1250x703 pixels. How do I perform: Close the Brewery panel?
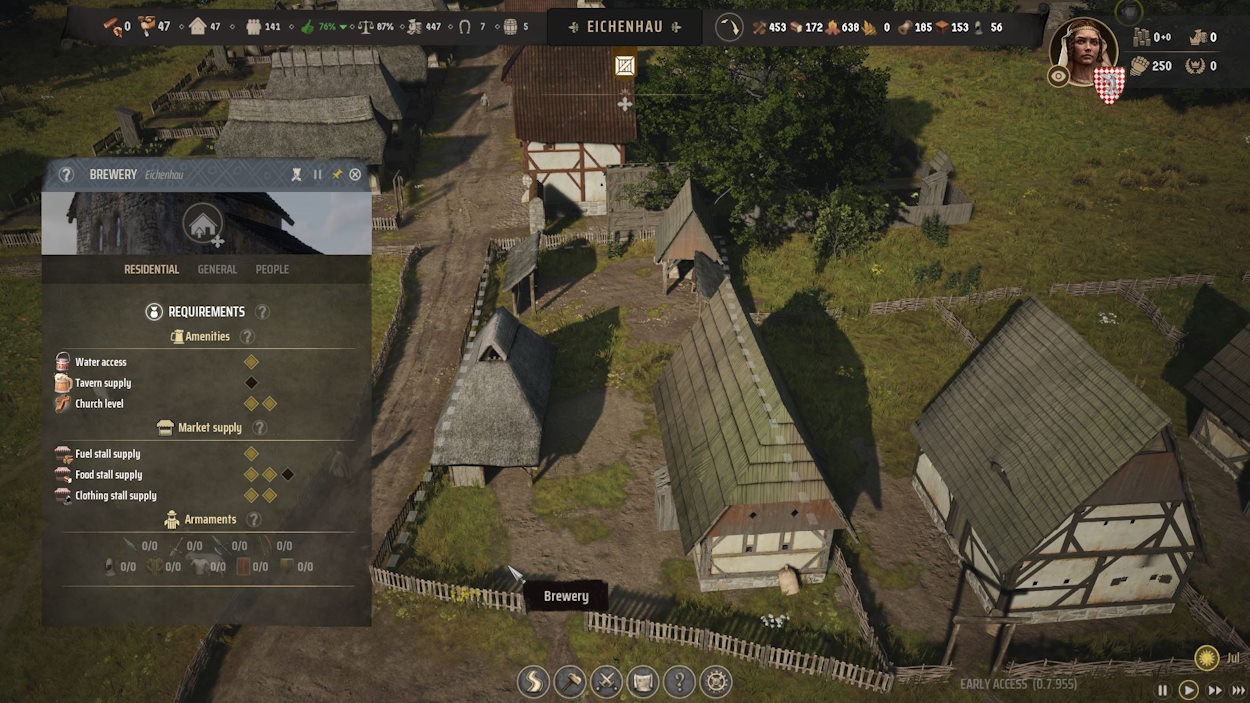coord(355,175)
